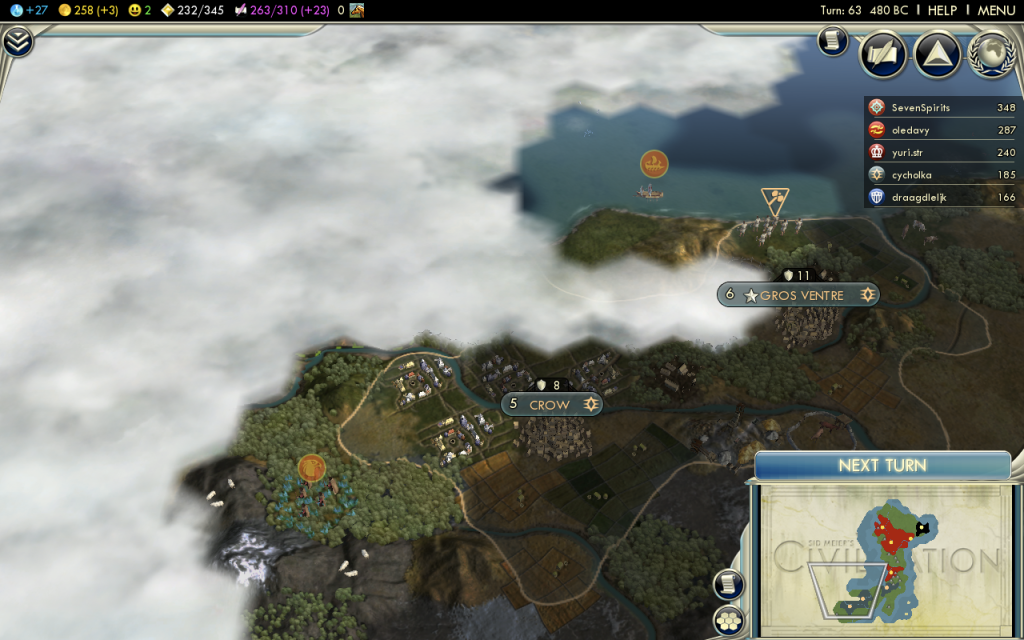Click the minimap to move the camera
Screen dimensions: 1024x640
click(880, 560)
